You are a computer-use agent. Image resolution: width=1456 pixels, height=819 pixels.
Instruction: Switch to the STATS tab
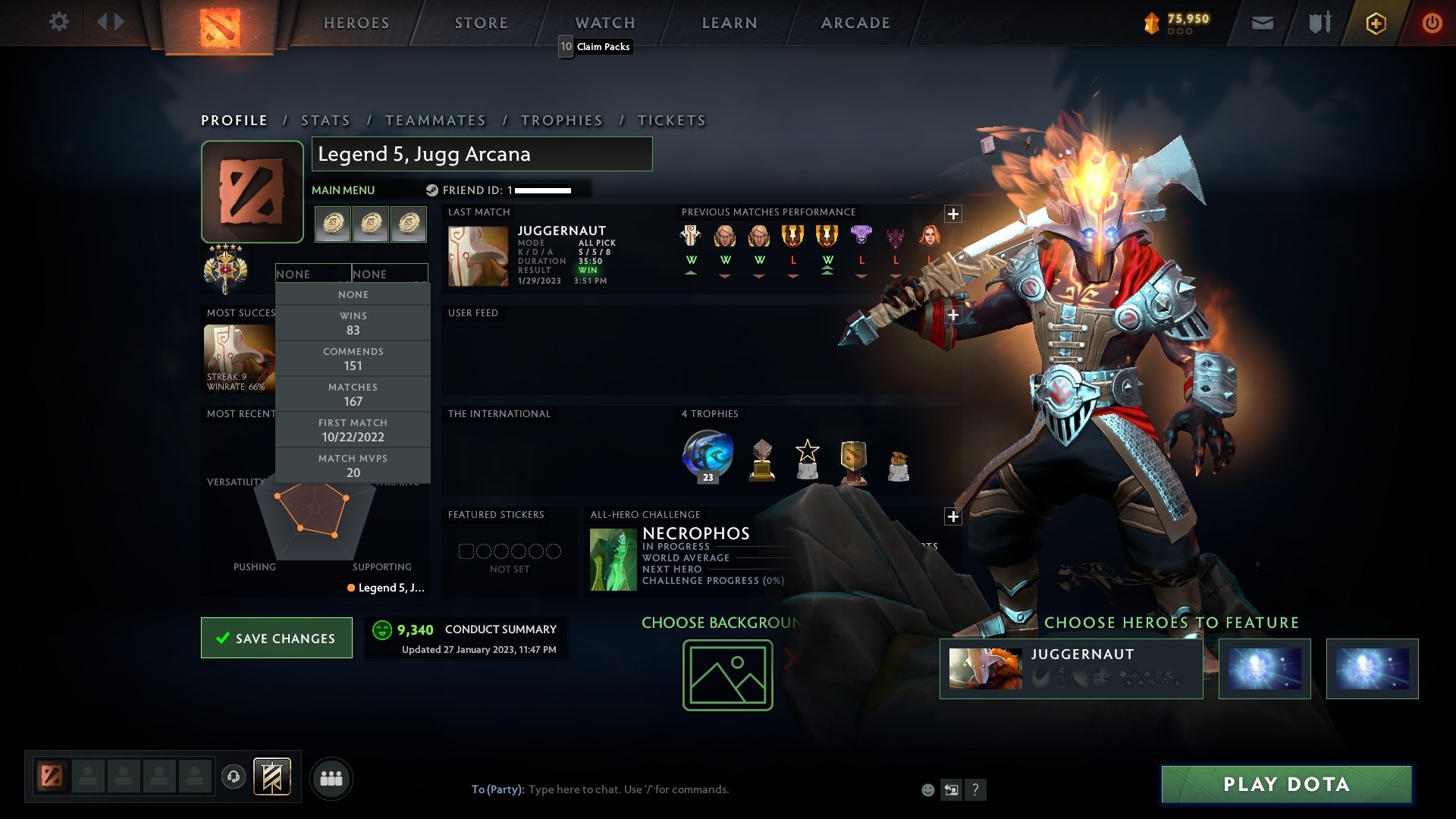pyautogui.click(x=325, y=120)
